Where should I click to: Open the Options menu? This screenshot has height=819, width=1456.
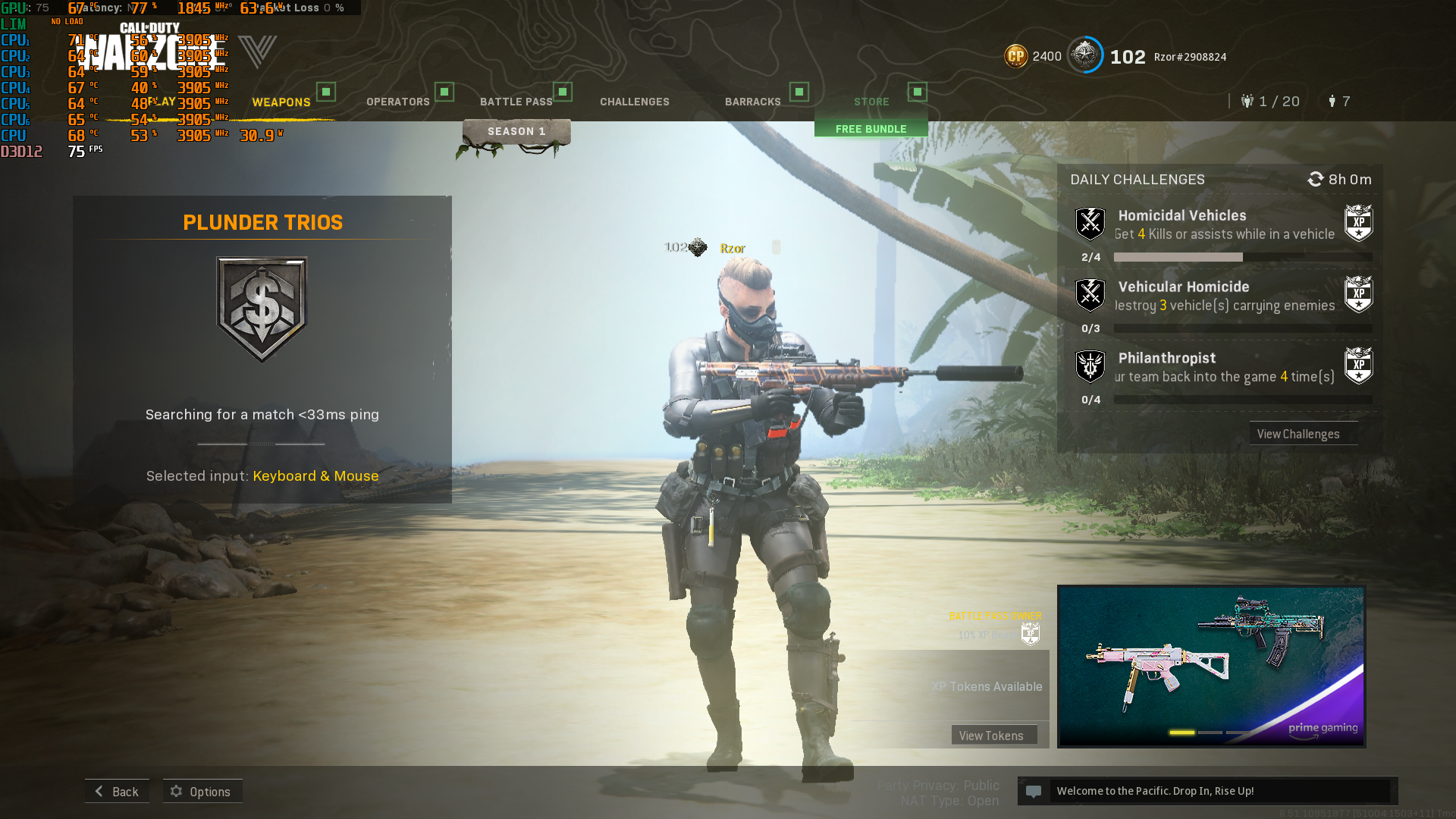tap(202, 791)
